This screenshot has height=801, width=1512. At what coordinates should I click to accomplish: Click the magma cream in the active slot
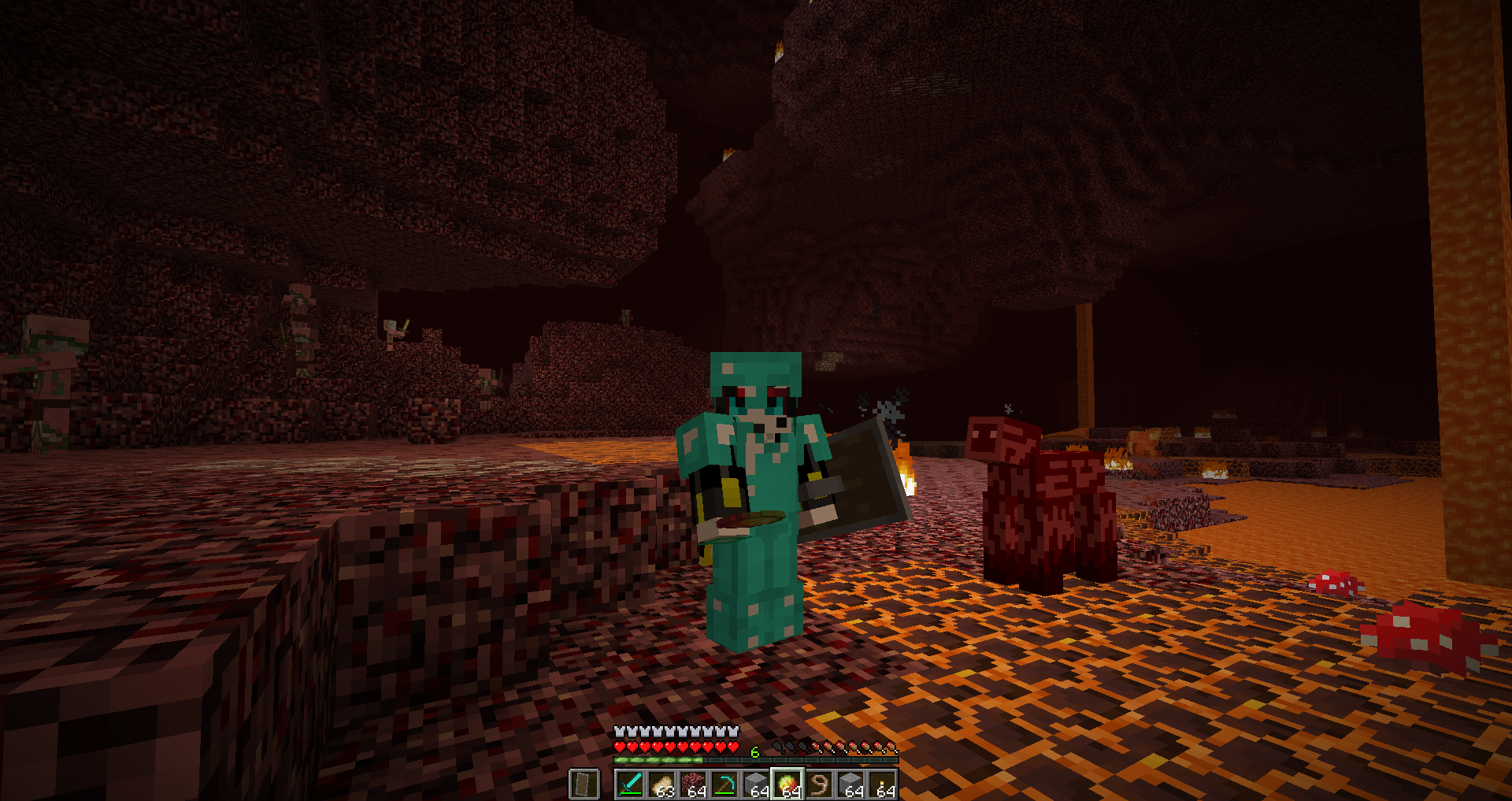787,782
